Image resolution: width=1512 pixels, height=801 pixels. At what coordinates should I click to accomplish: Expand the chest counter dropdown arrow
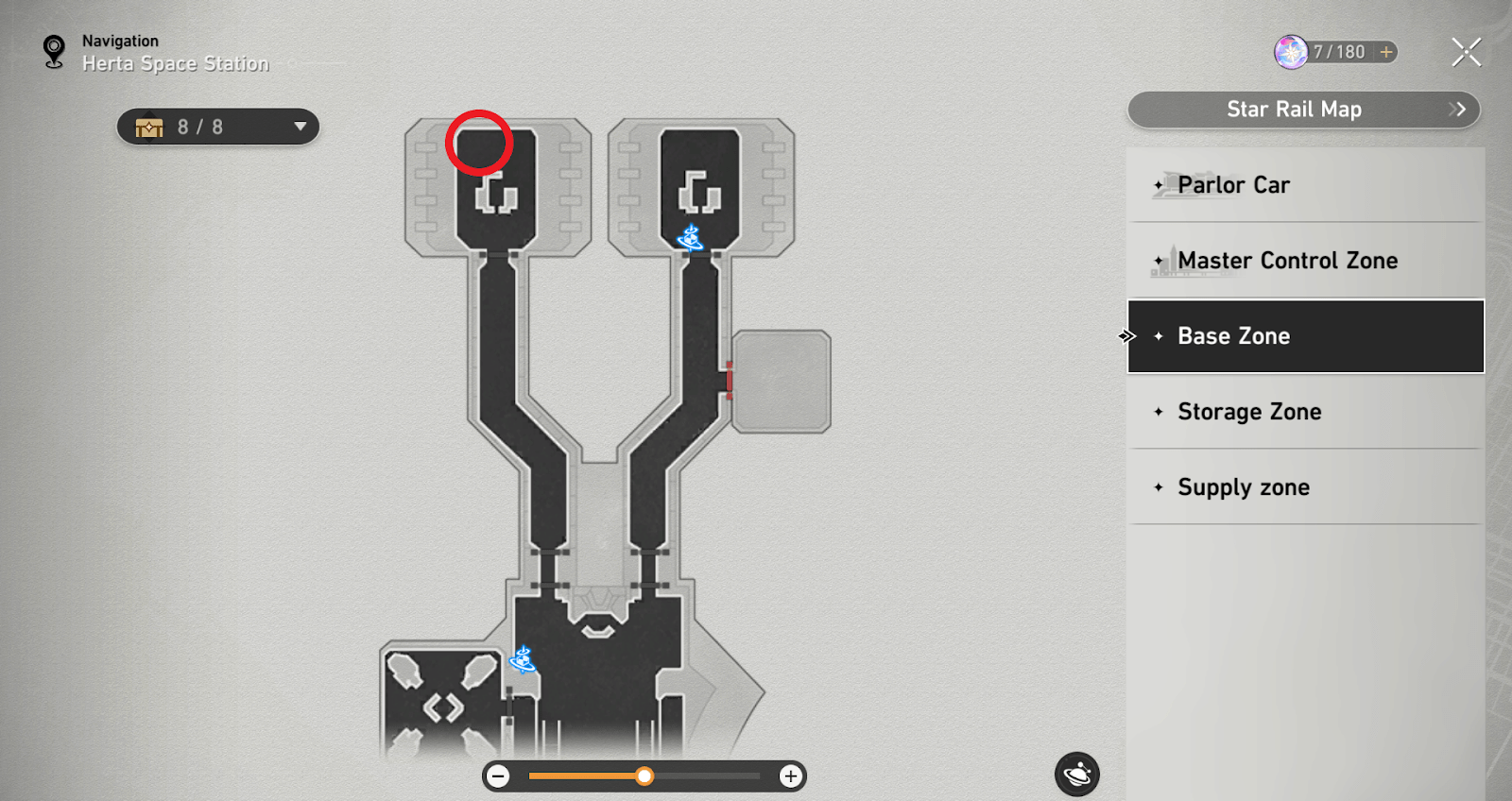301,126
